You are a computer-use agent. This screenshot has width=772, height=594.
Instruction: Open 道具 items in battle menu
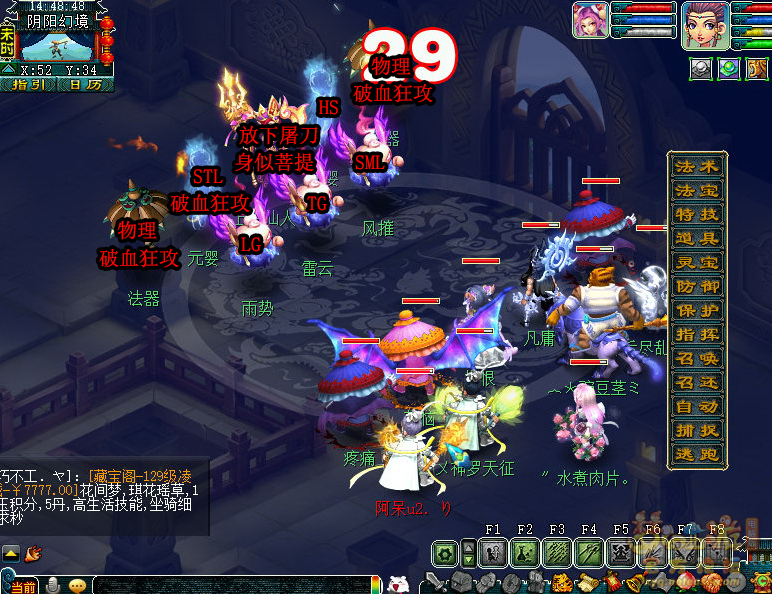pos(696,238)
